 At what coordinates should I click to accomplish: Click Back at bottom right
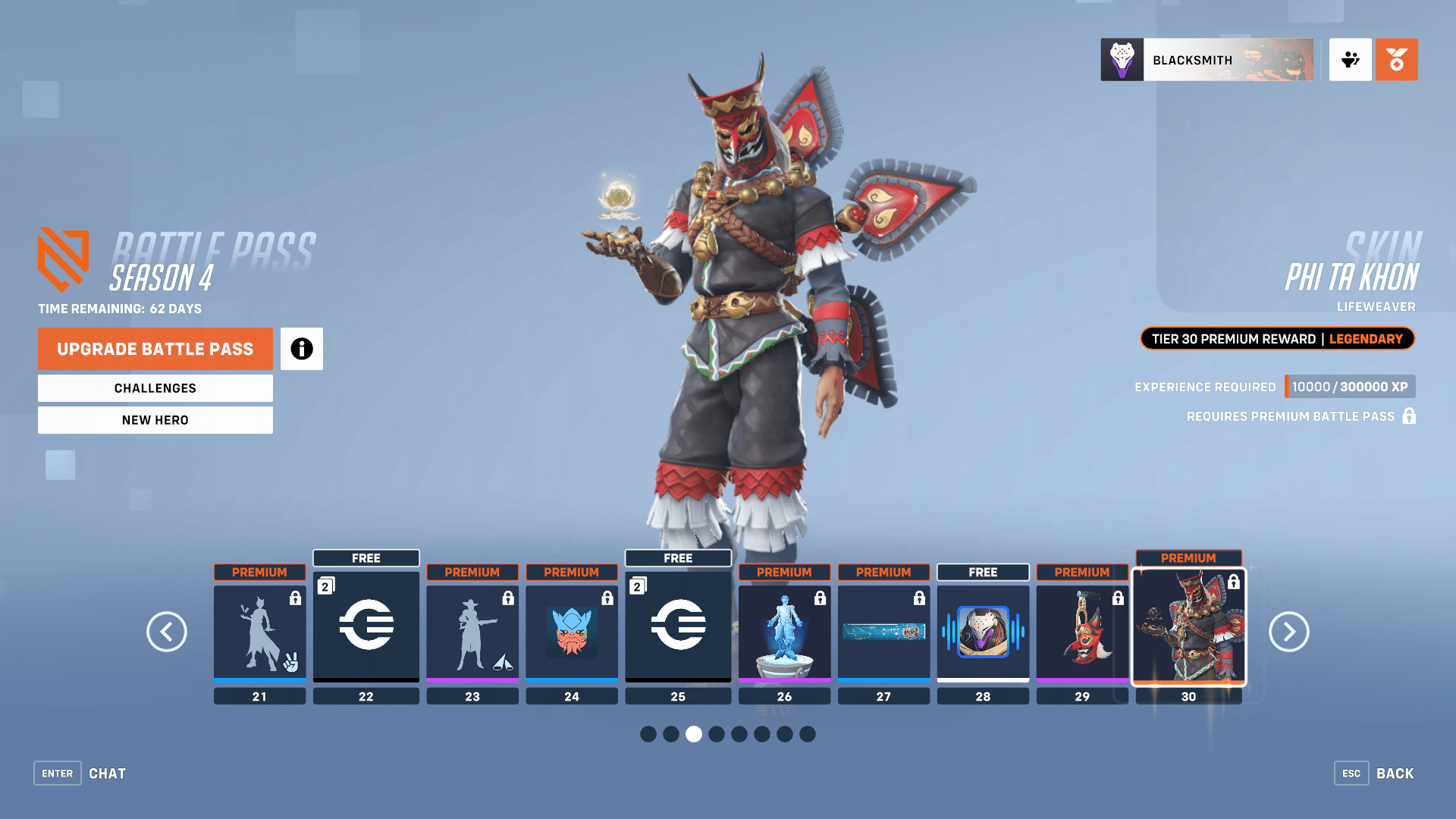pos(1395,773)
